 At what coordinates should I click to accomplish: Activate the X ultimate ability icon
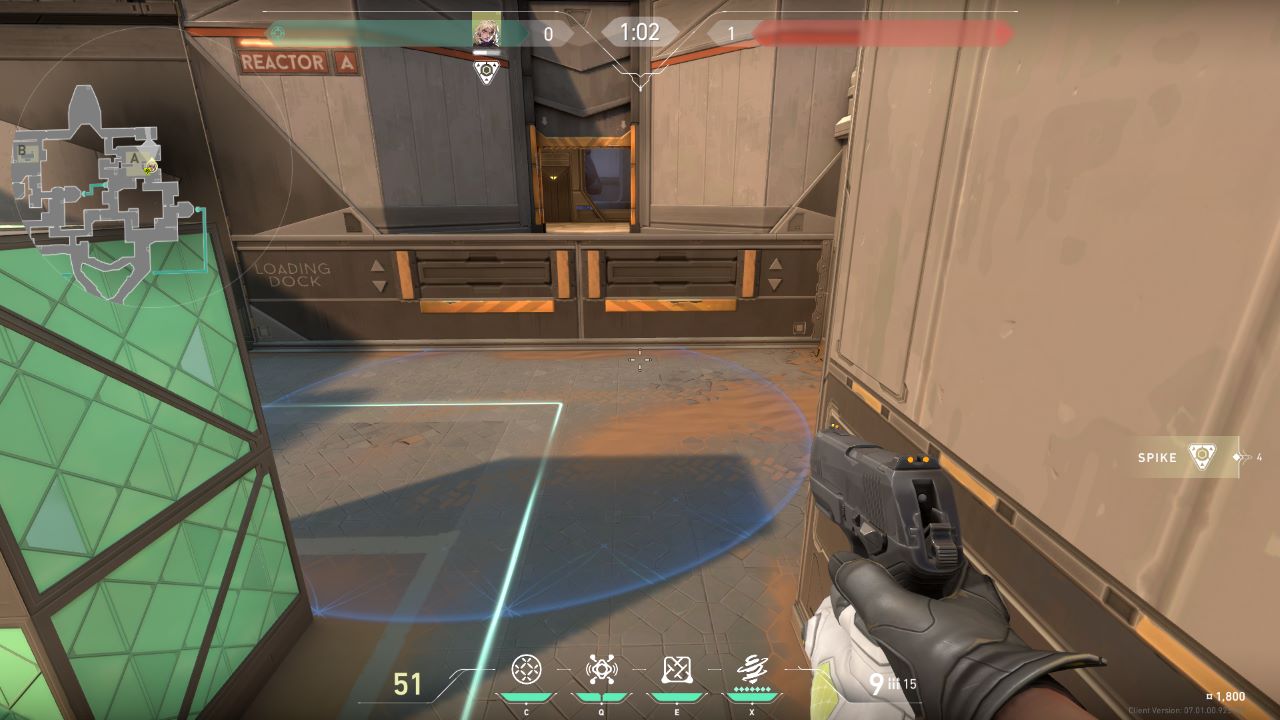coord(752,667)
